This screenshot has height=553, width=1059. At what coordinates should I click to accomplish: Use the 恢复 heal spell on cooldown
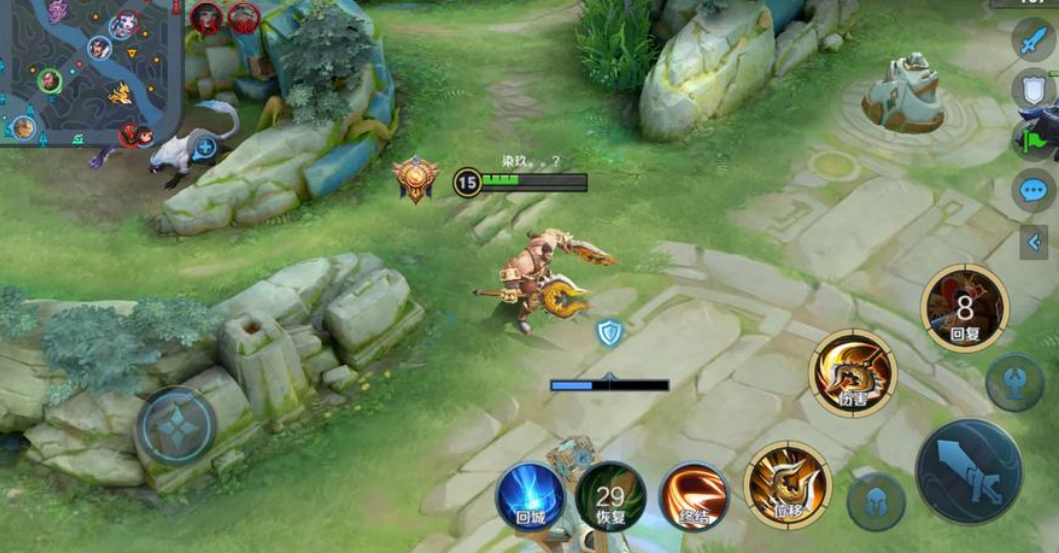click(x=610, y=497)
